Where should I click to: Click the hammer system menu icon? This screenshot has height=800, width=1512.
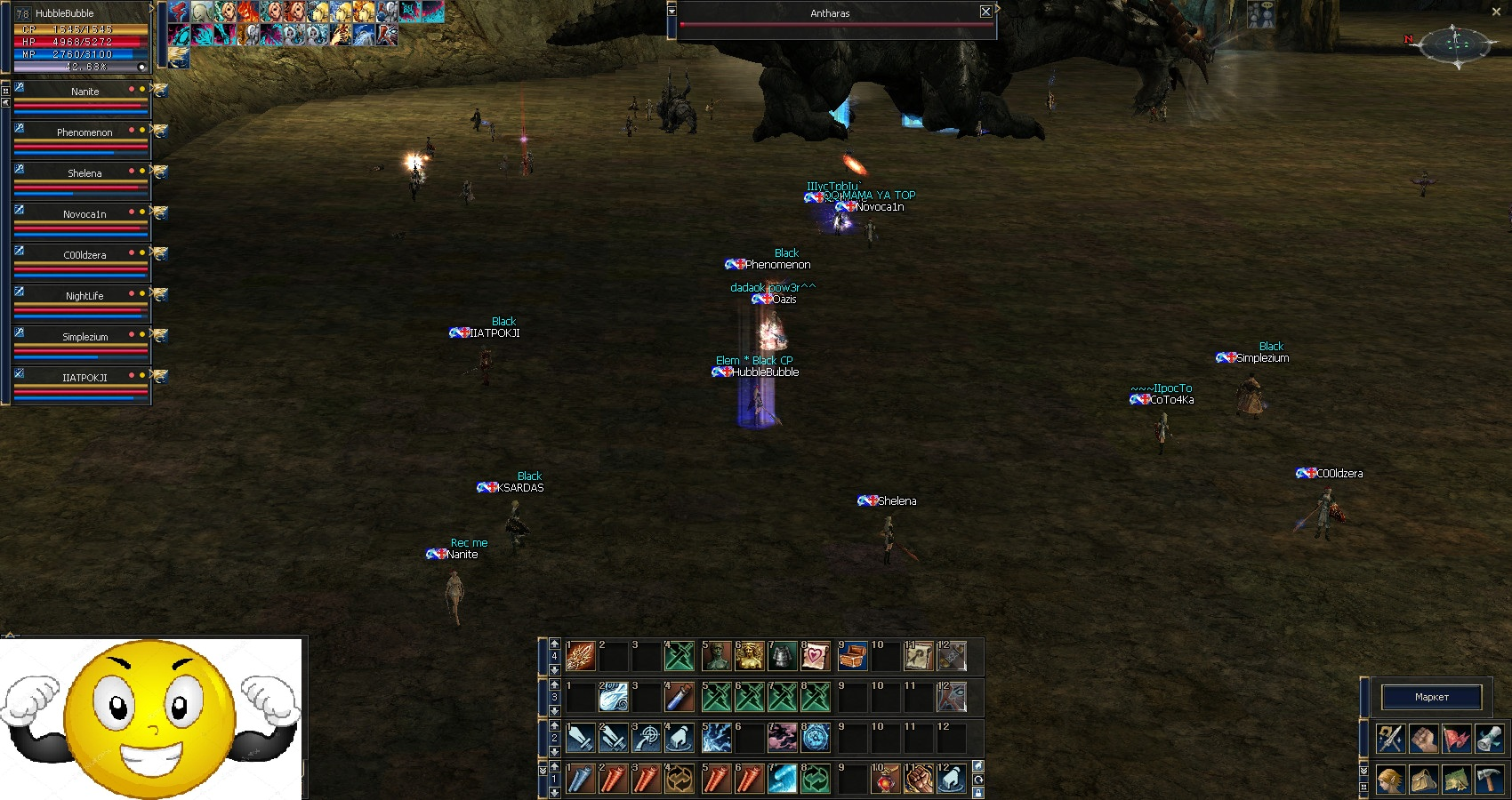[x=1490, y=780]
